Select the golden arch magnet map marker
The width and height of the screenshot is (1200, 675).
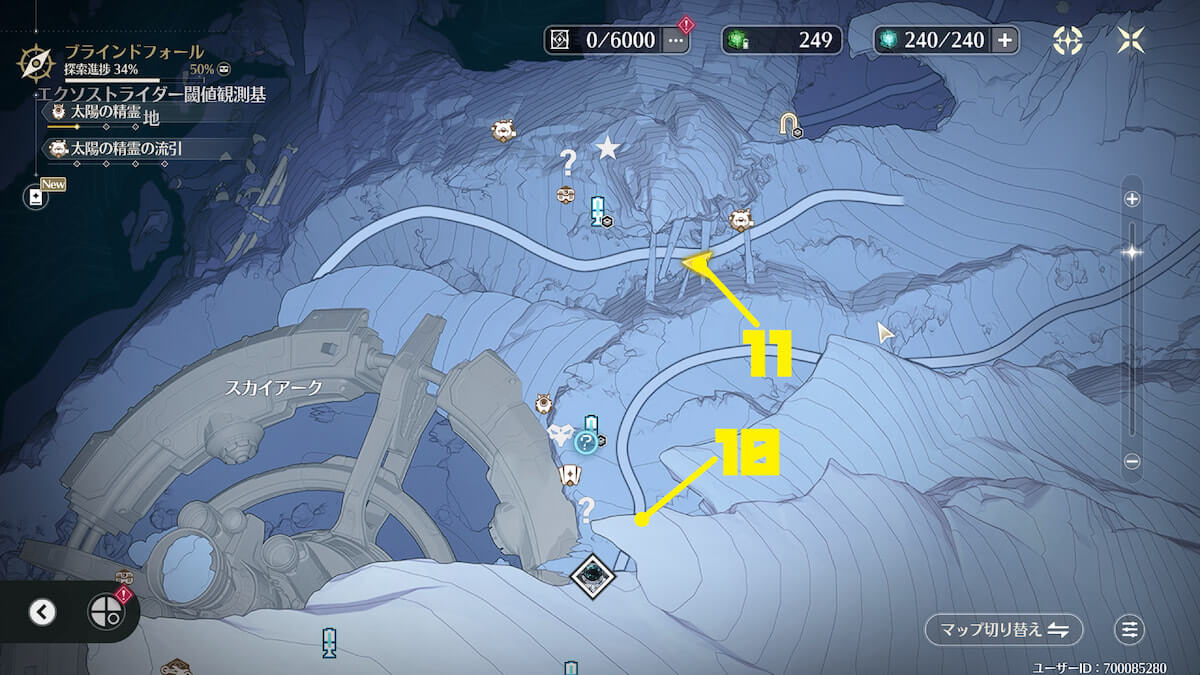click(x=791, y=124)
